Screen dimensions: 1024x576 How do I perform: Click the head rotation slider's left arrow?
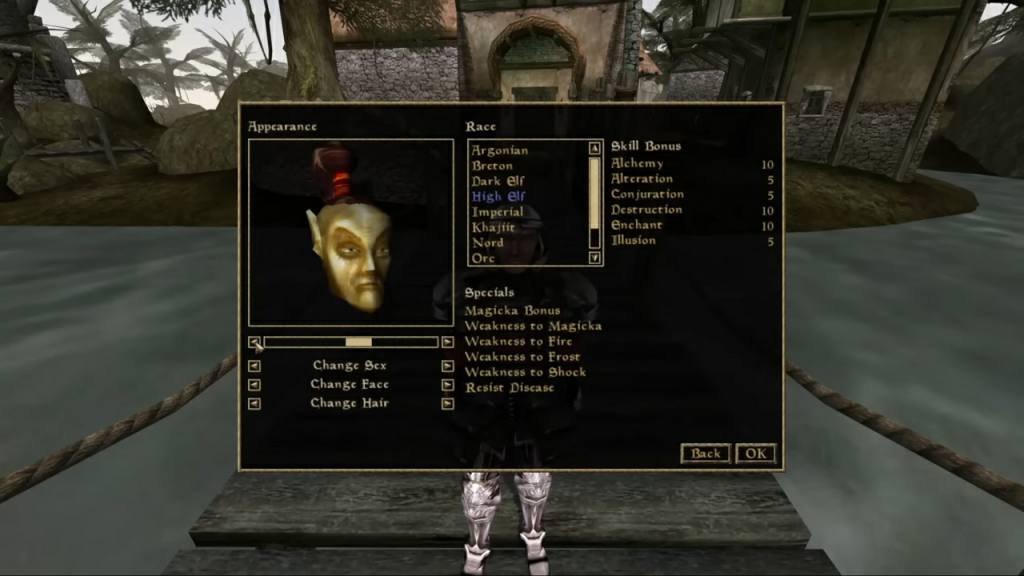(x=254, y=342)
